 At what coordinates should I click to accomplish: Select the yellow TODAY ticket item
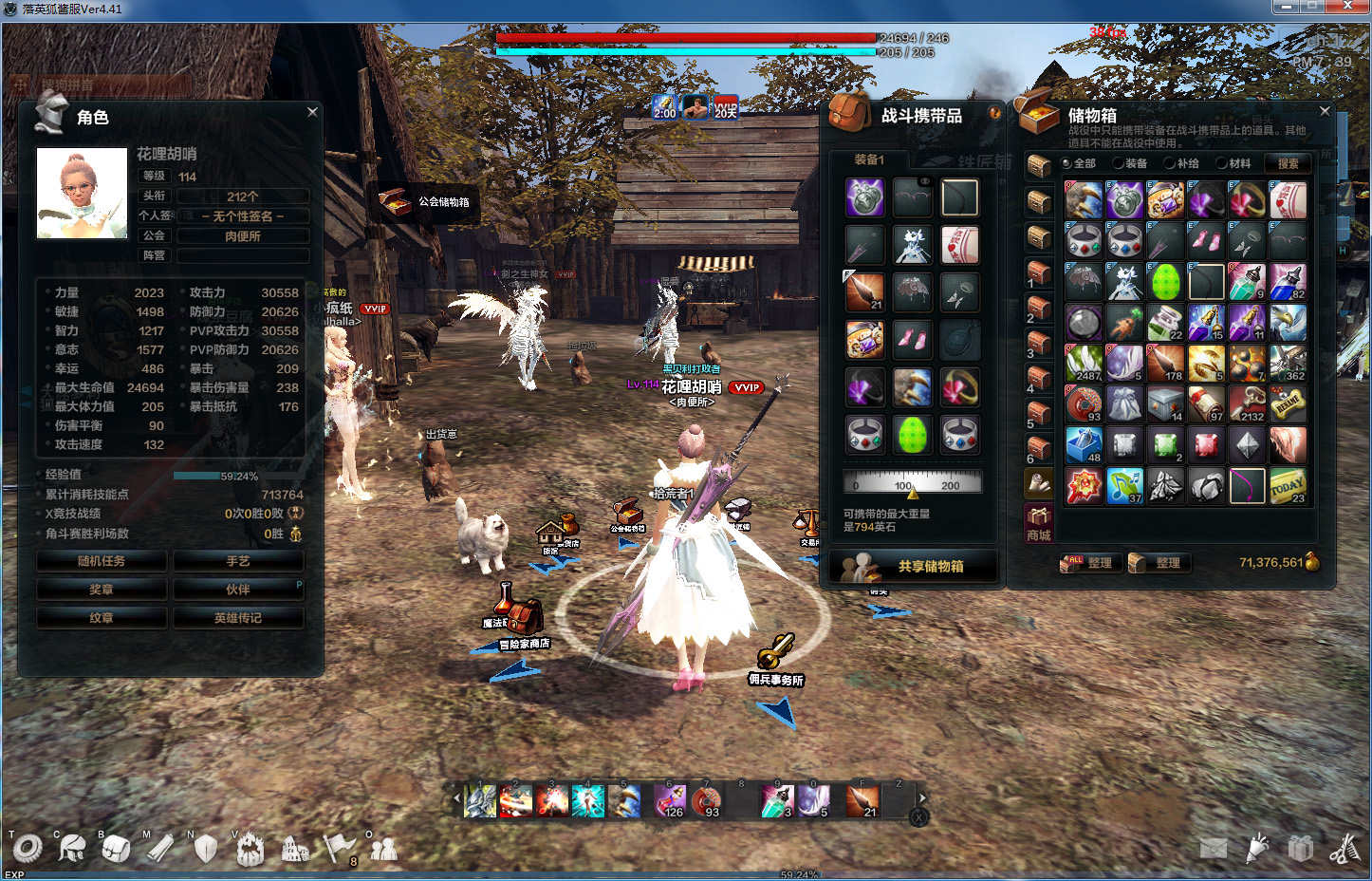pos(1288,486)
